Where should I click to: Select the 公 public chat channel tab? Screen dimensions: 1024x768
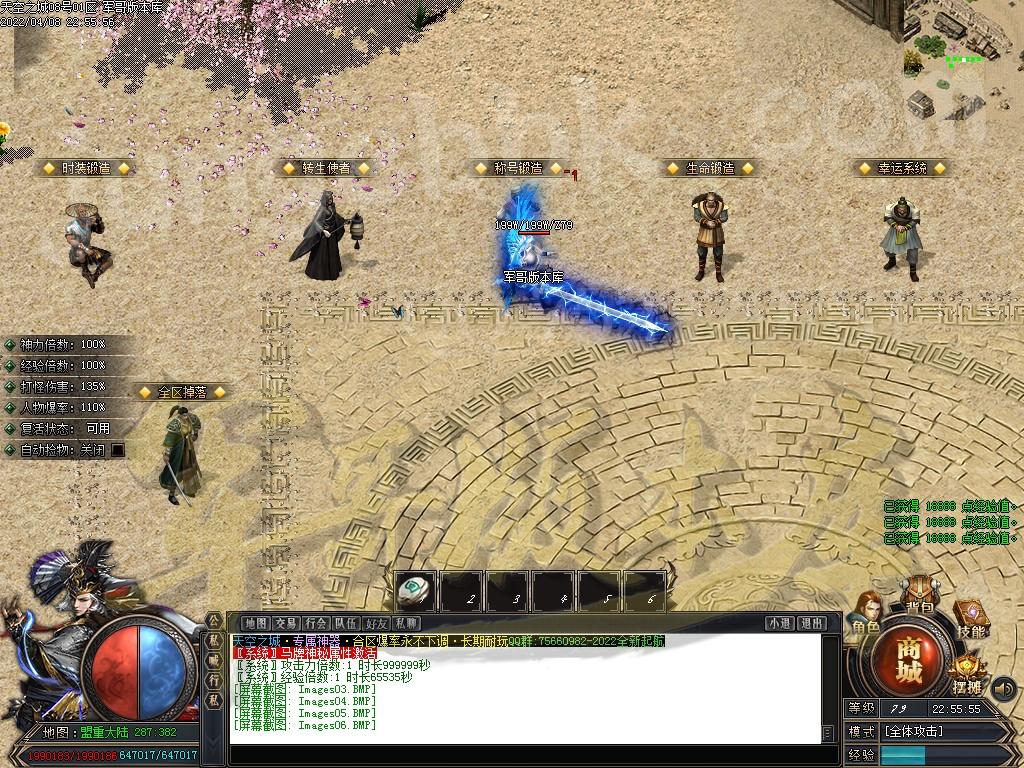(214, 621)
